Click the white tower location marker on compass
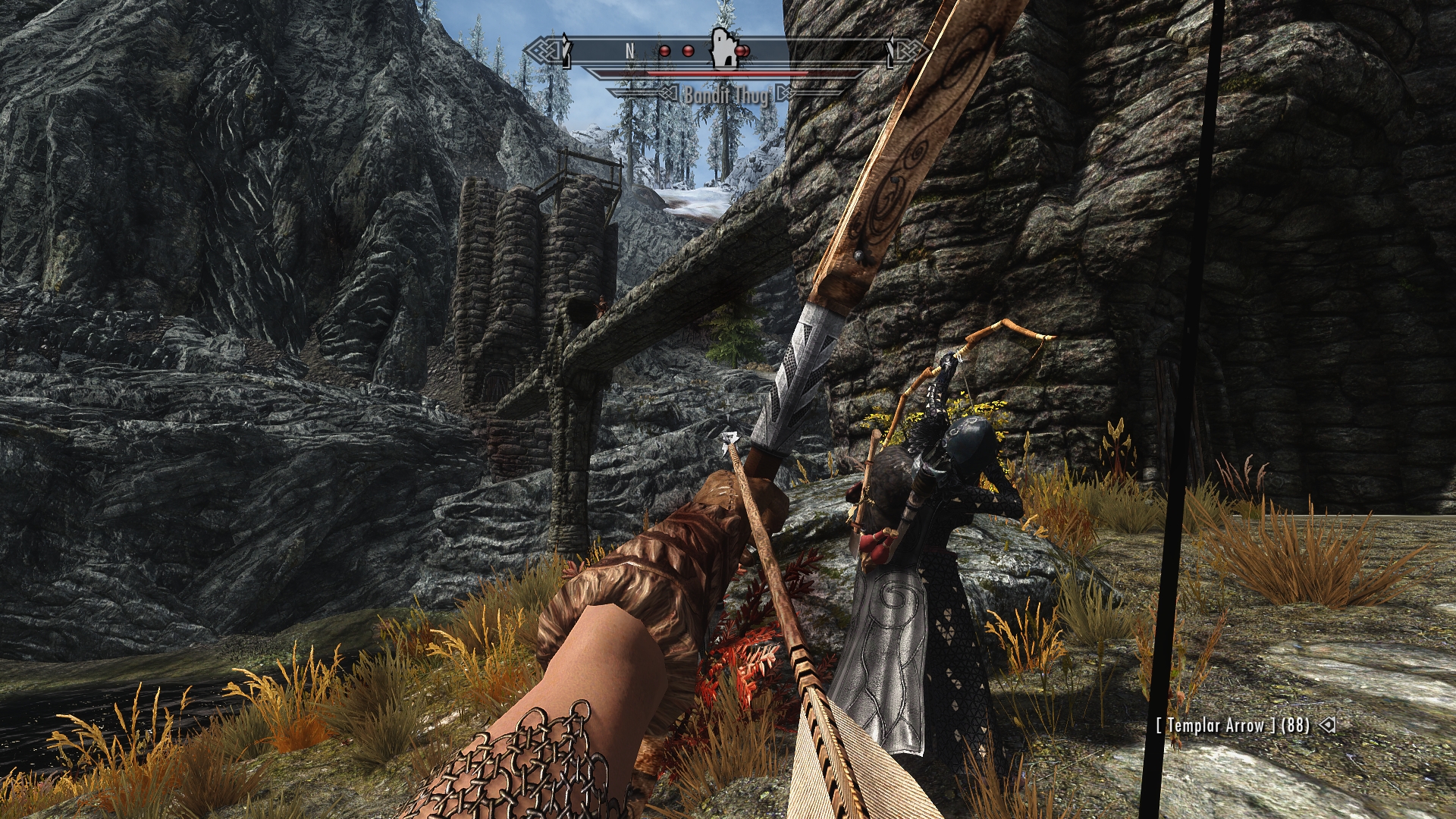This screenshot has height=819, width=1456. (x=723, y=49)
